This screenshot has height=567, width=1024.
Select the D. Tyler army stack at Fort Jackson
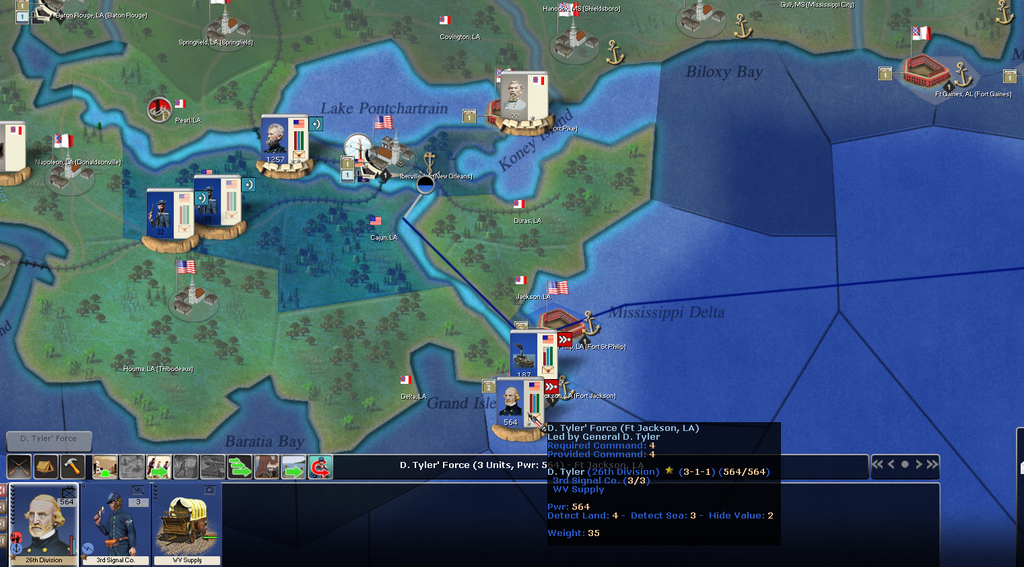pyautogui.click(x=513, y=405)
